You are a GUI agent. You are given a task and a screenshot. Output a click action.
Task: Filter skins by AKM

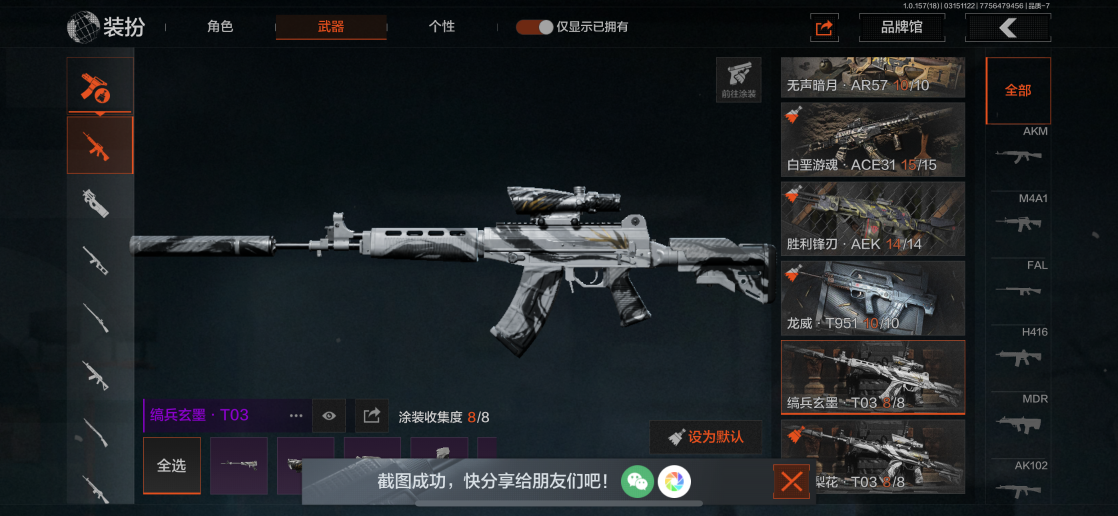point(1019,148)
